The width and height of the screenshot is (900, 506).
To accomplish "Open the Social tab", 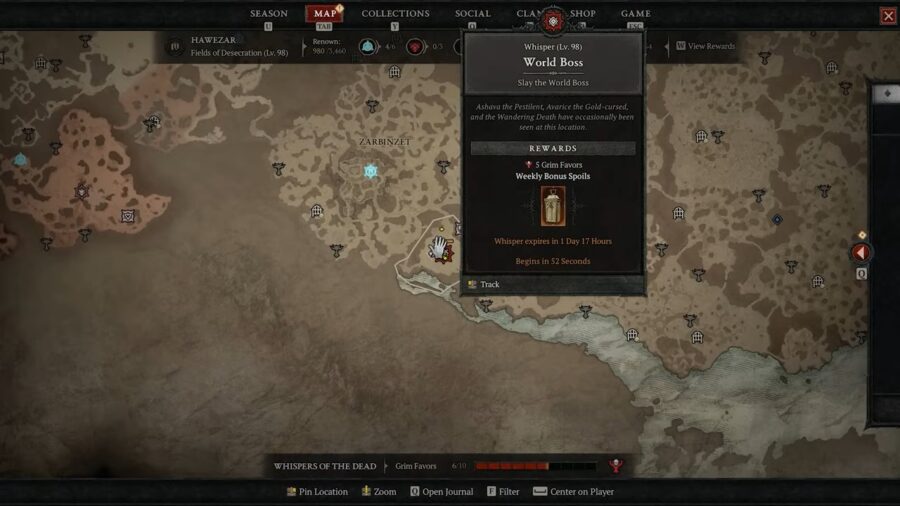I will click(x=473, y=14).
